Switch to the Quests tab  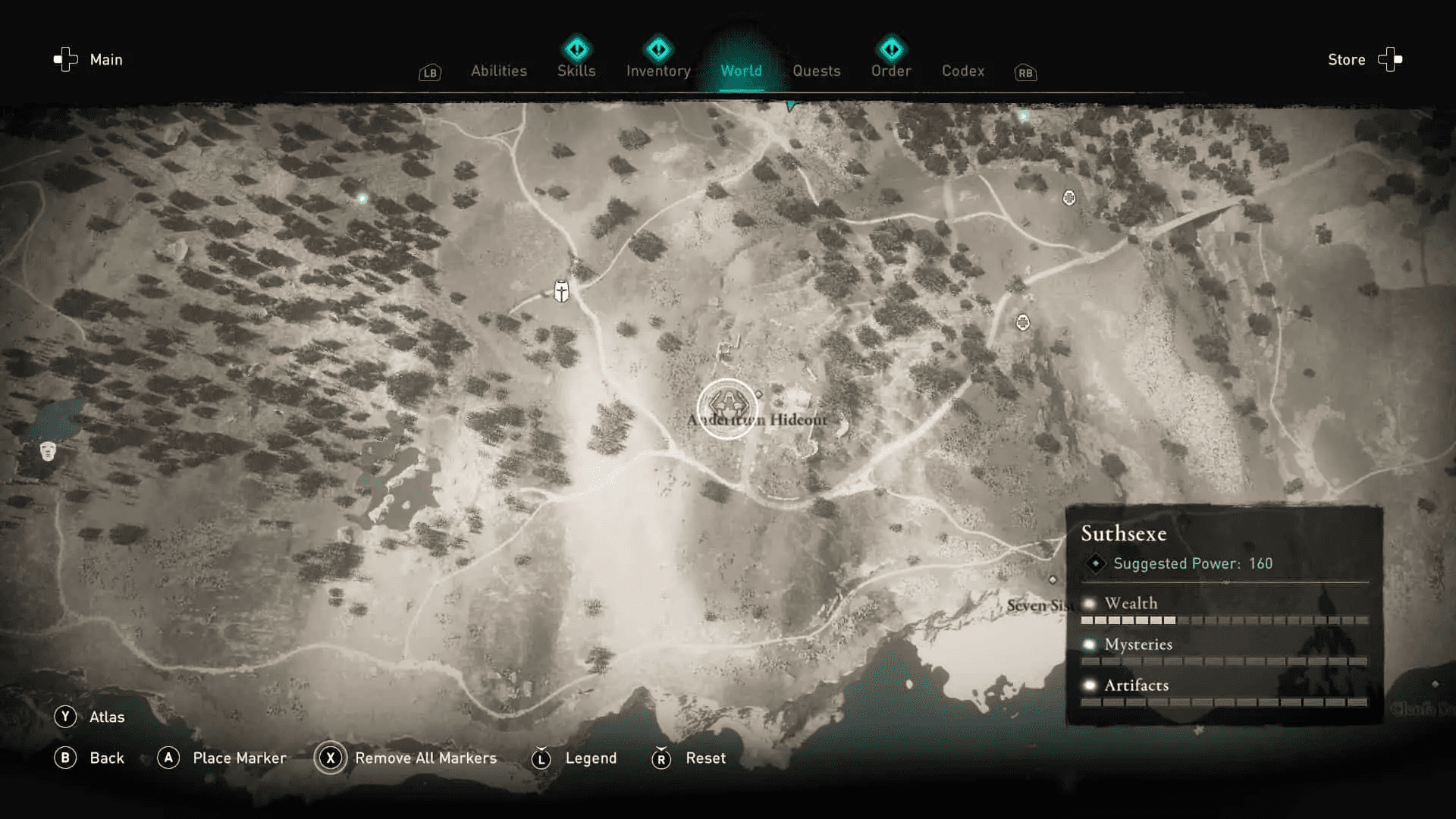(x=817, y=71)
